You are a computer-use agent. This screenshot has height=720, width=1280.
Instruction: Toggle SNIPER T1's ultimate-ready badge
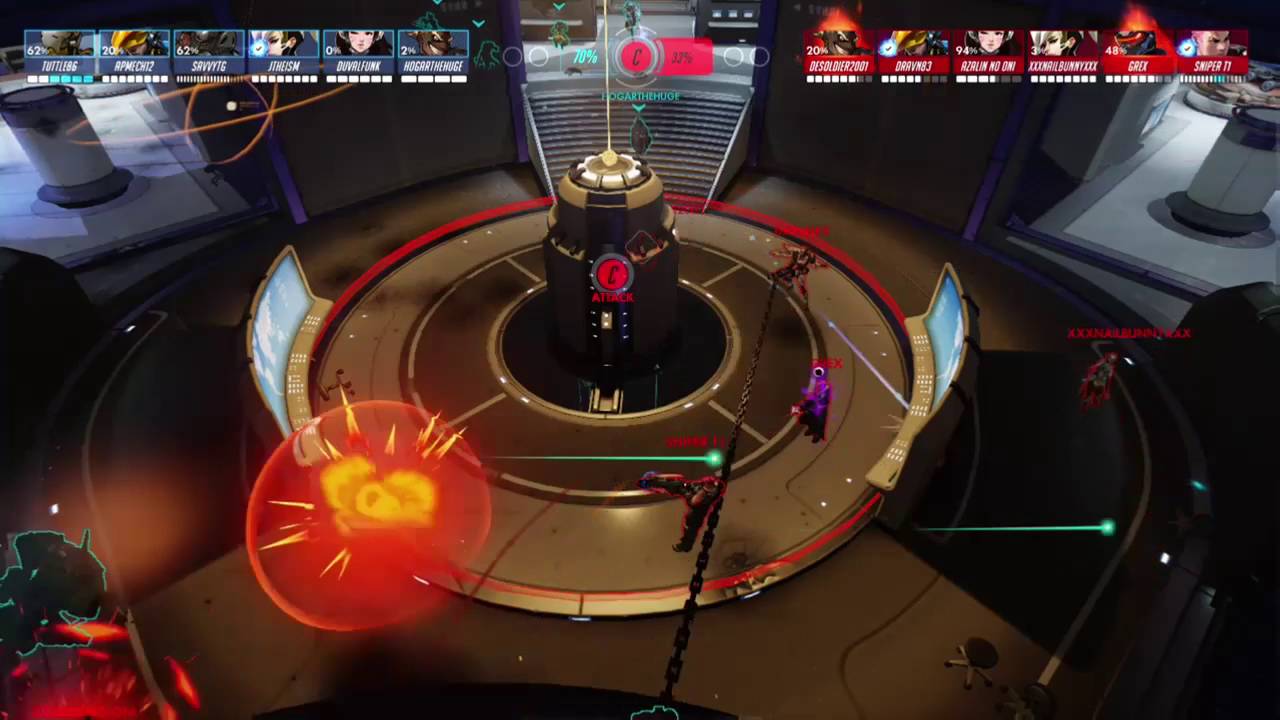(1186, 46)
